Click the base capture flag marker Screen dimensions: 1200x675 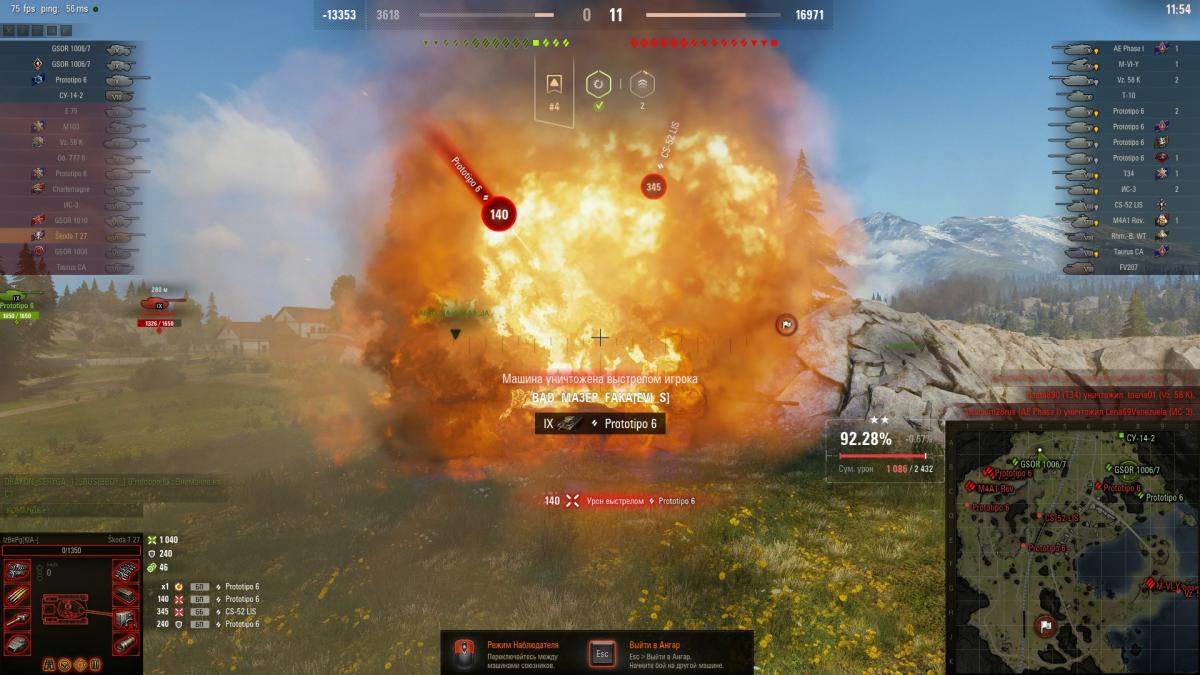click(x=787, y=324)
